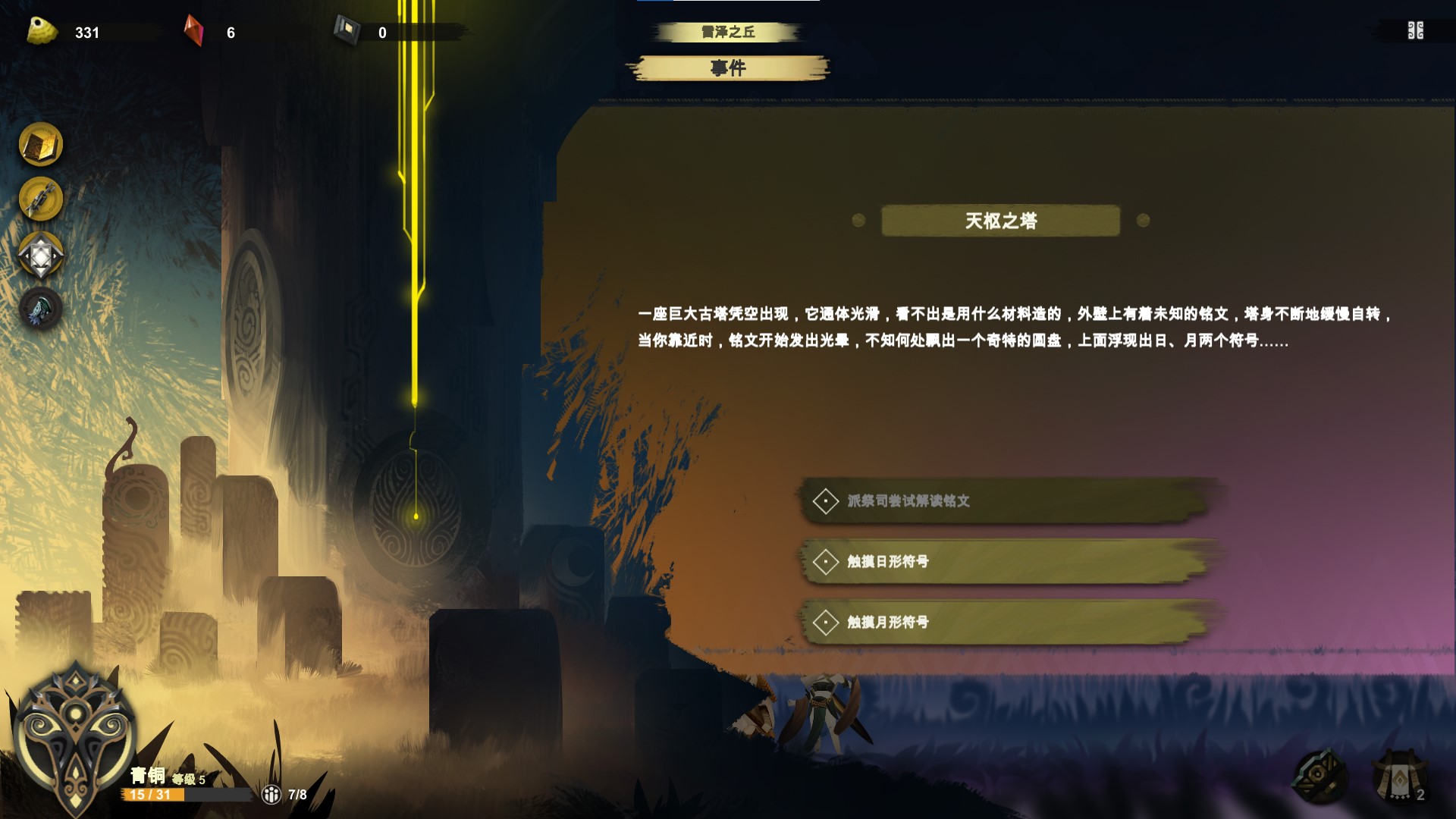Click the dark tablet resource icon showing 0
The image size is (1456, 819).
click(345, 30)
